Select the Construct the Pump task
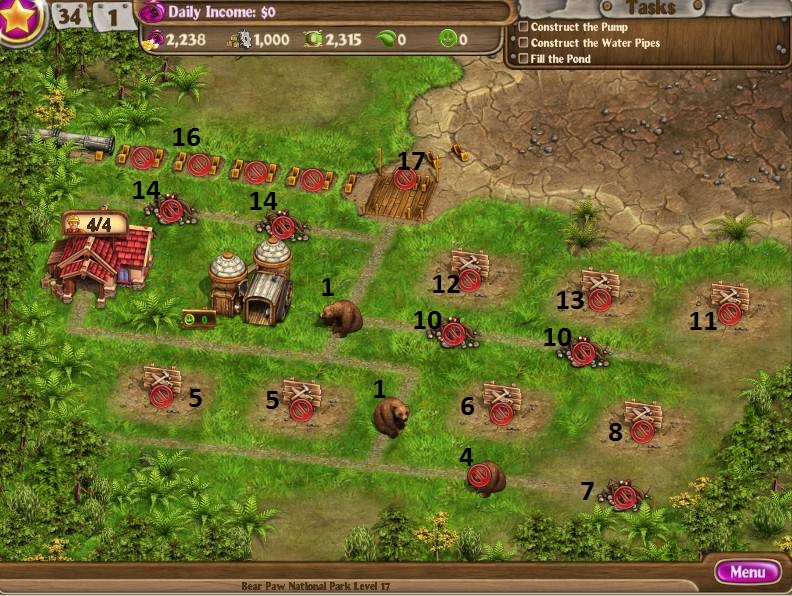Image resolution: width=792 pixels, height=596 pixels. (578, 27)
